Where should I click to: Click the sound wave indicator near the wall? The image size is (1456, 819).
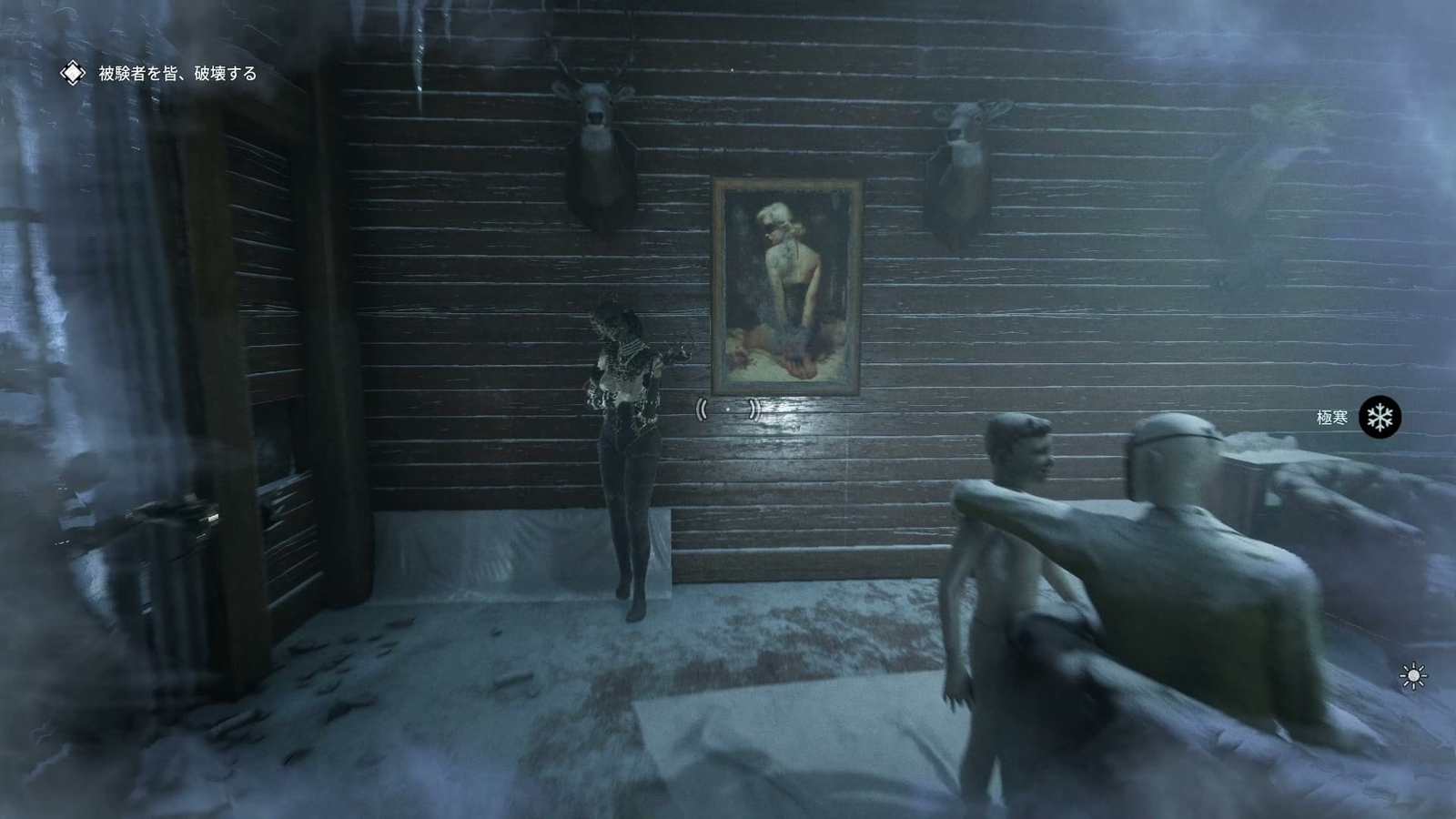click(x=728, y=411)
